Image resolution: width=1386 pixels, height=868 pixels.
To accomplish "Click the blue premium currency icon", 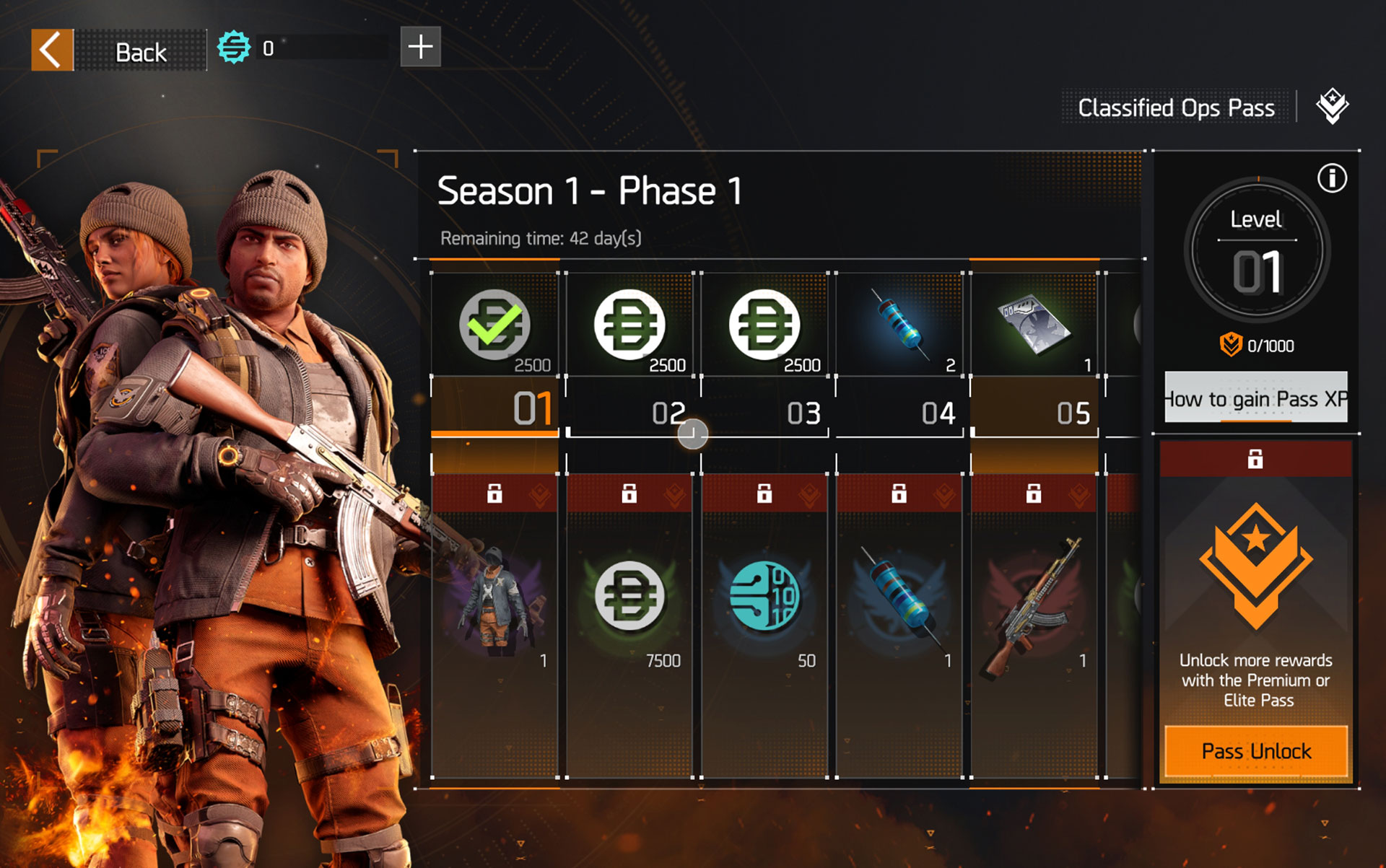I will (234, 48).
